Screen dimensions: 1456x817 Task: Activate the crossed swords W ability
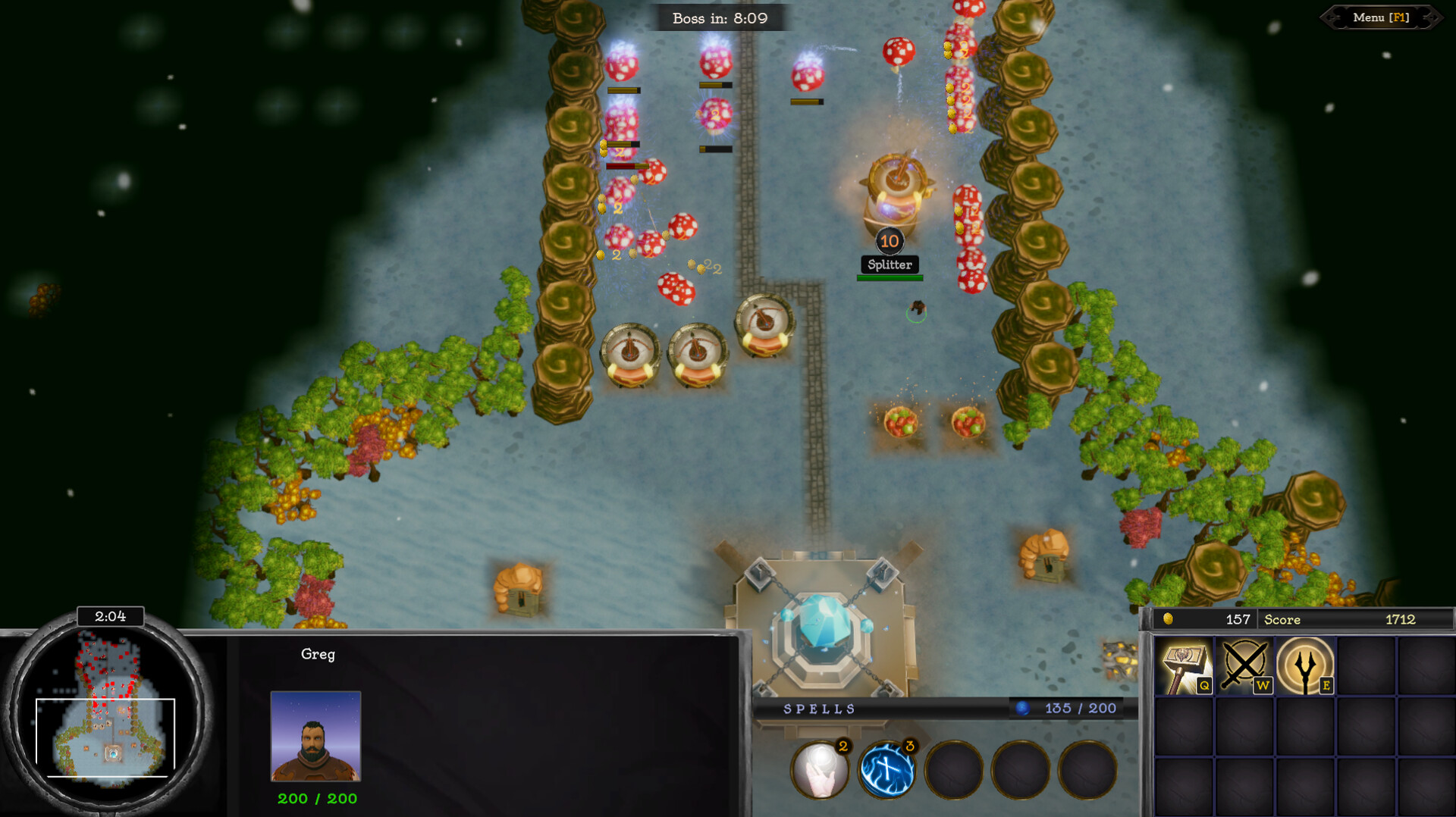pos(1246,667)
